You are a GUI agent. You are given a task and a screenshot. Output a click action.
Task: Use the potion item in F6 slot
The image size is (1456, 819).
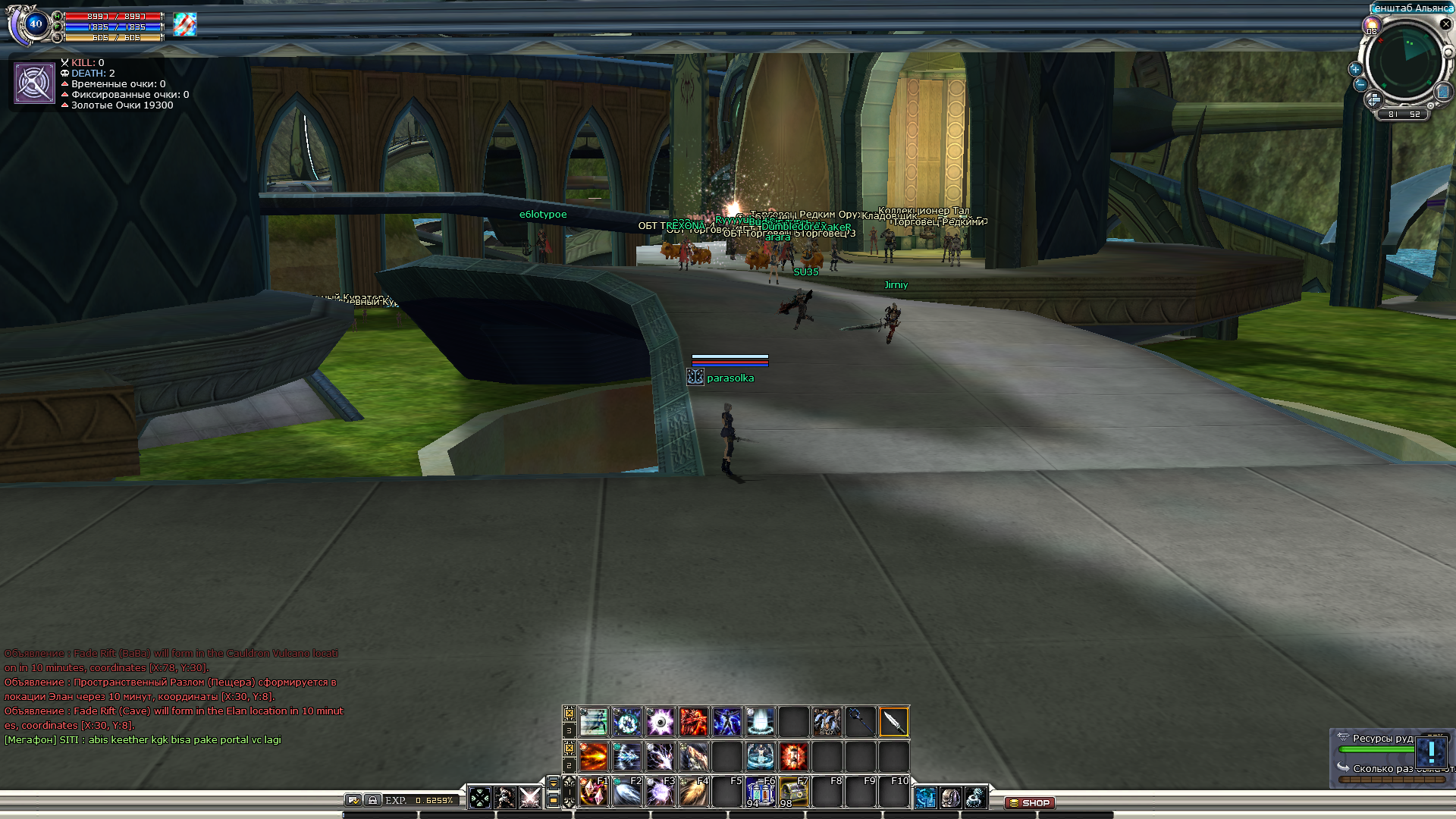point(760,792)
